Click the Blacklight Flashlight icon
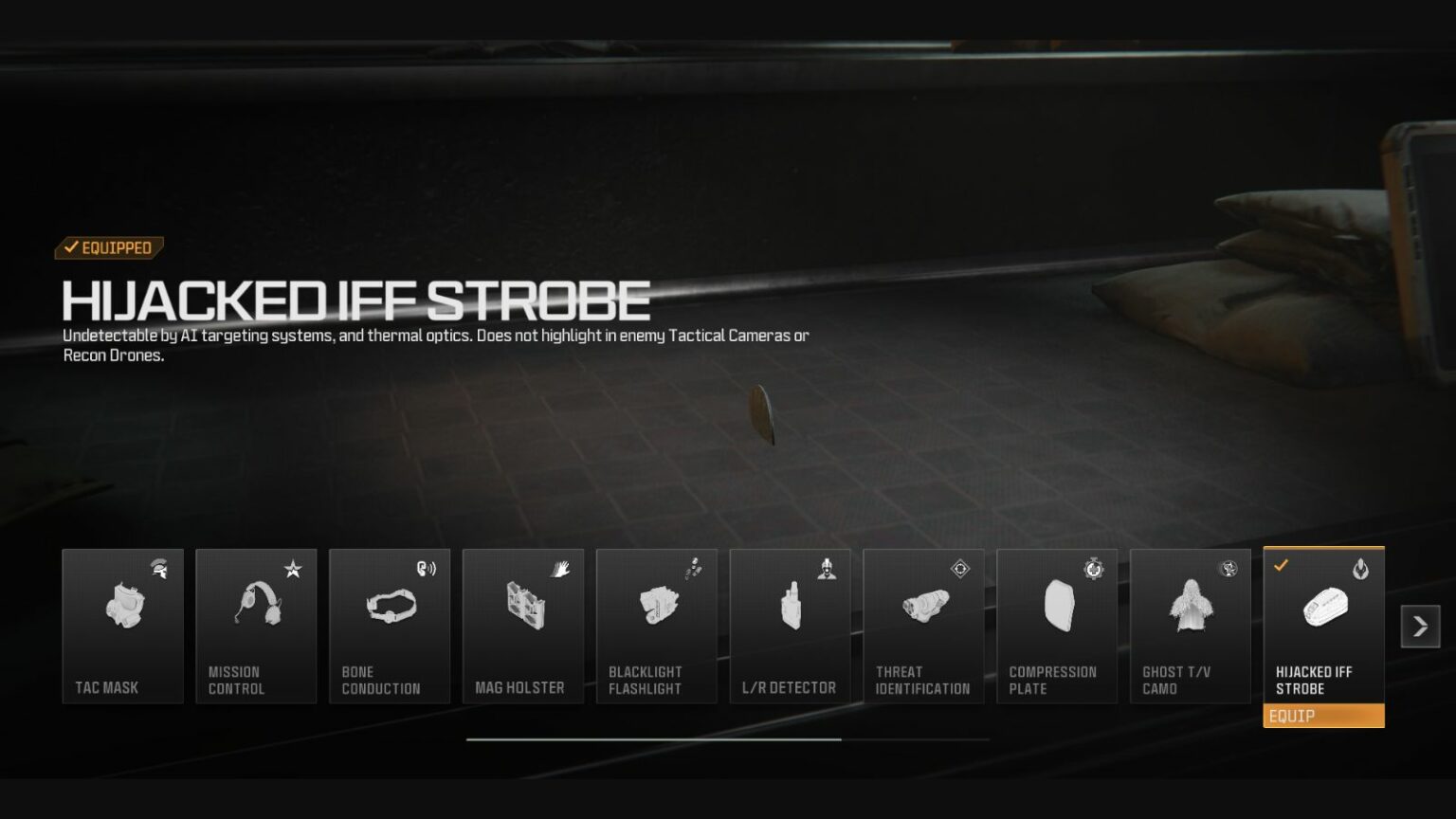Viewport: 1456px width, 819px height. pyautogui.click(x=657, y=607)
